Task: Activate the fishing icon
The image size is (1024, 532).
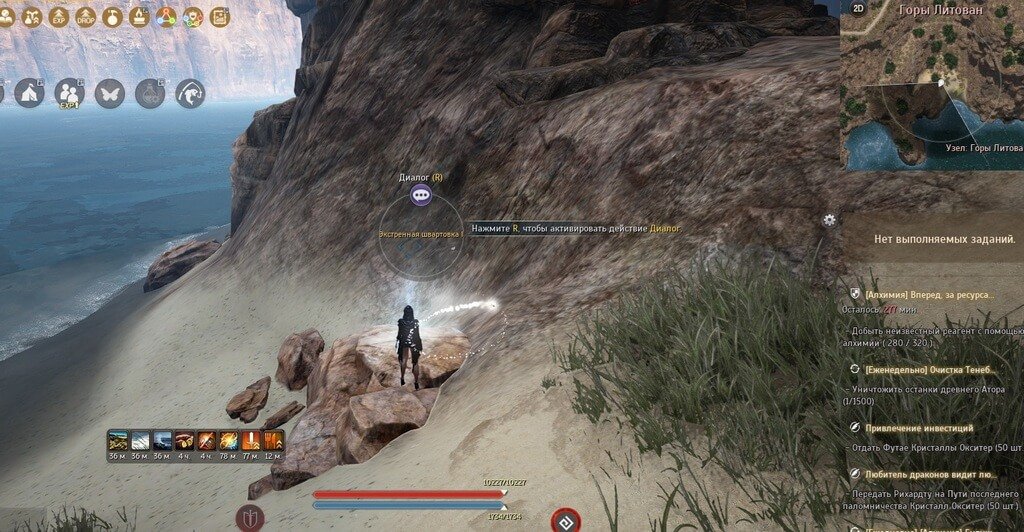Action: (x=190, y=94)
